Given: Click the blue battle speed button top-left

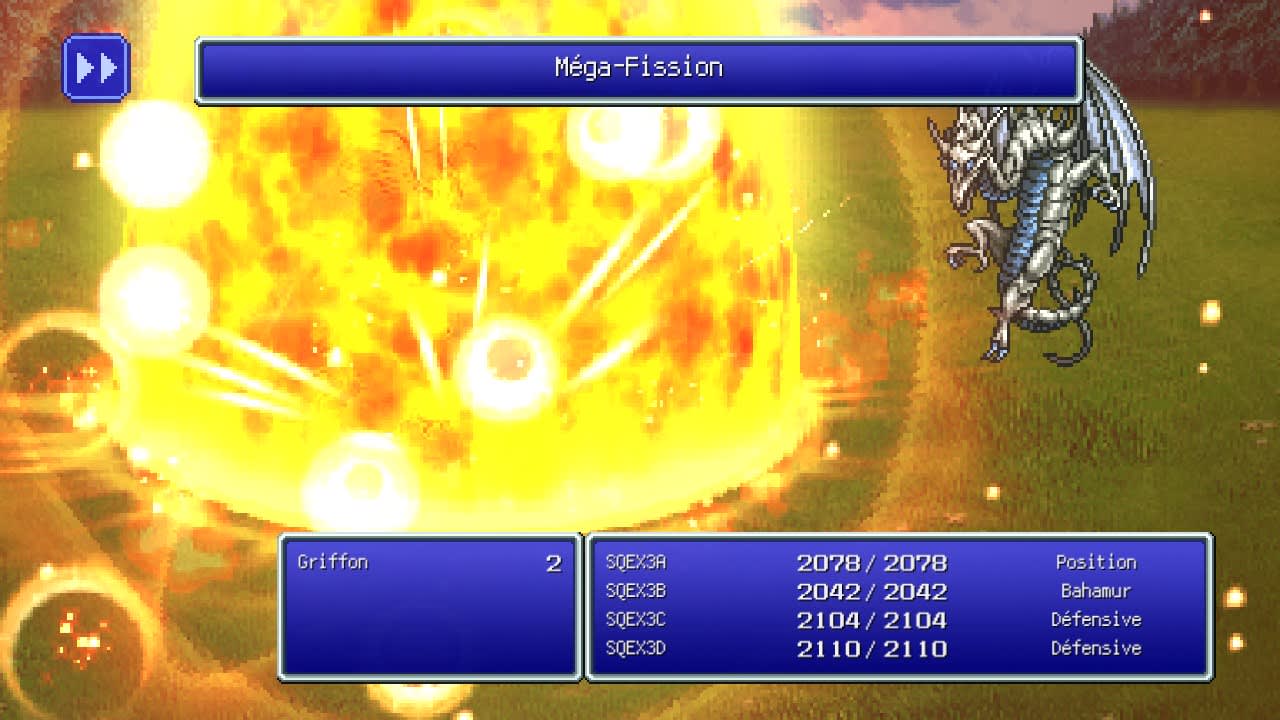Looking at the screenshot, I should (96, 67).
